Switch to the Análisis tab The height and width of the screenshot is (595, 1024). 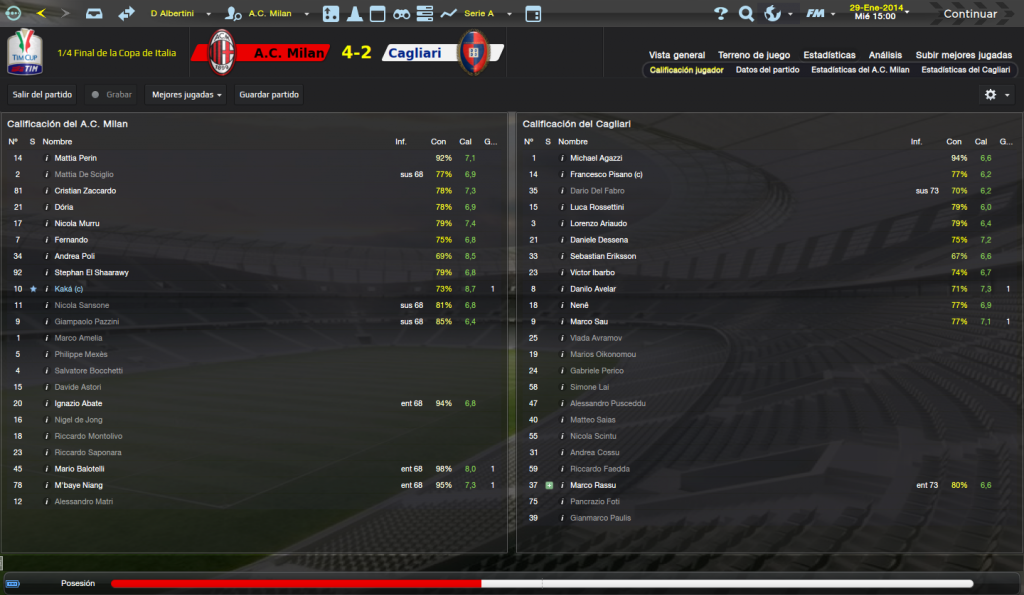(885, 55)
